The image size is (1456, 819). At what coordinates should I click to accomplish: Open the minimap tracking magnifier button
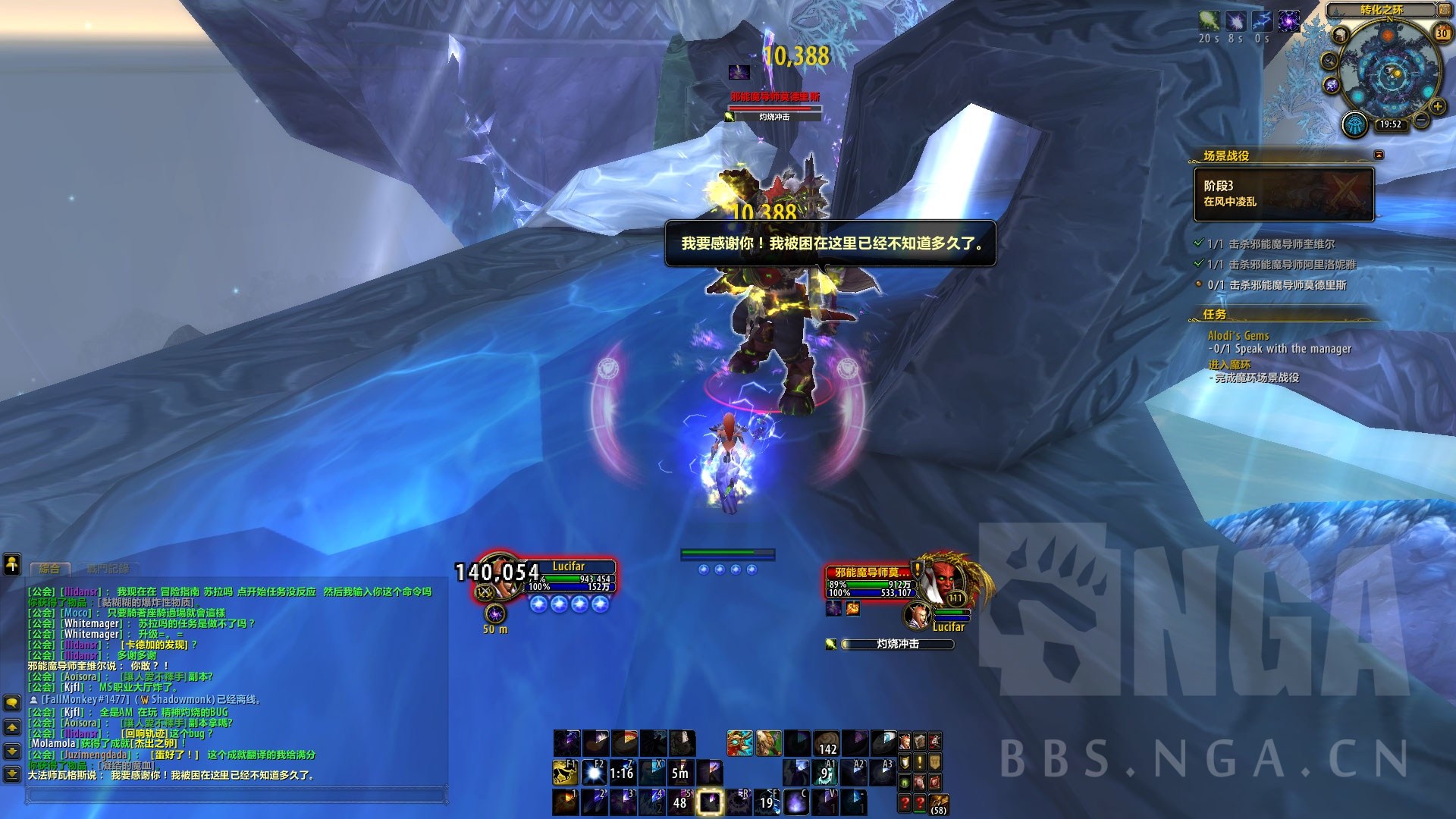point(1330,61)
